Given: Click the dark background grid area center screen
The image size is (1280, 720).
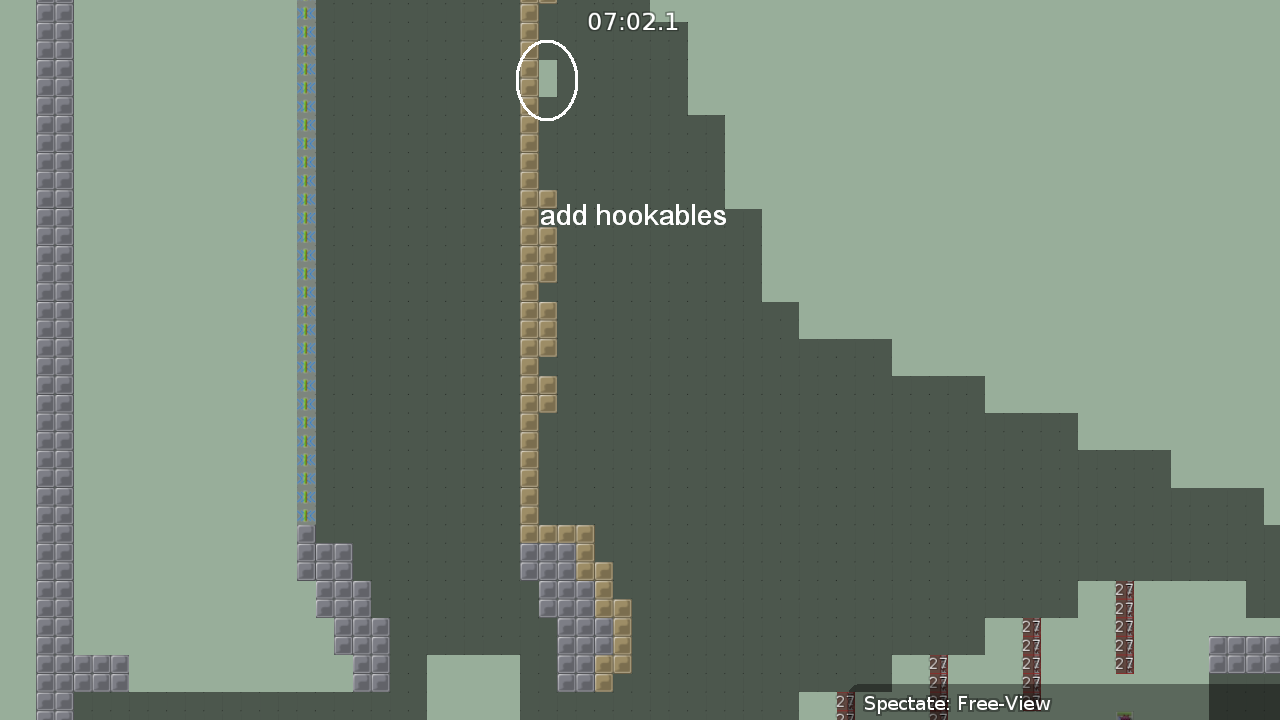Looking at the screenshot, I should 700,400.
